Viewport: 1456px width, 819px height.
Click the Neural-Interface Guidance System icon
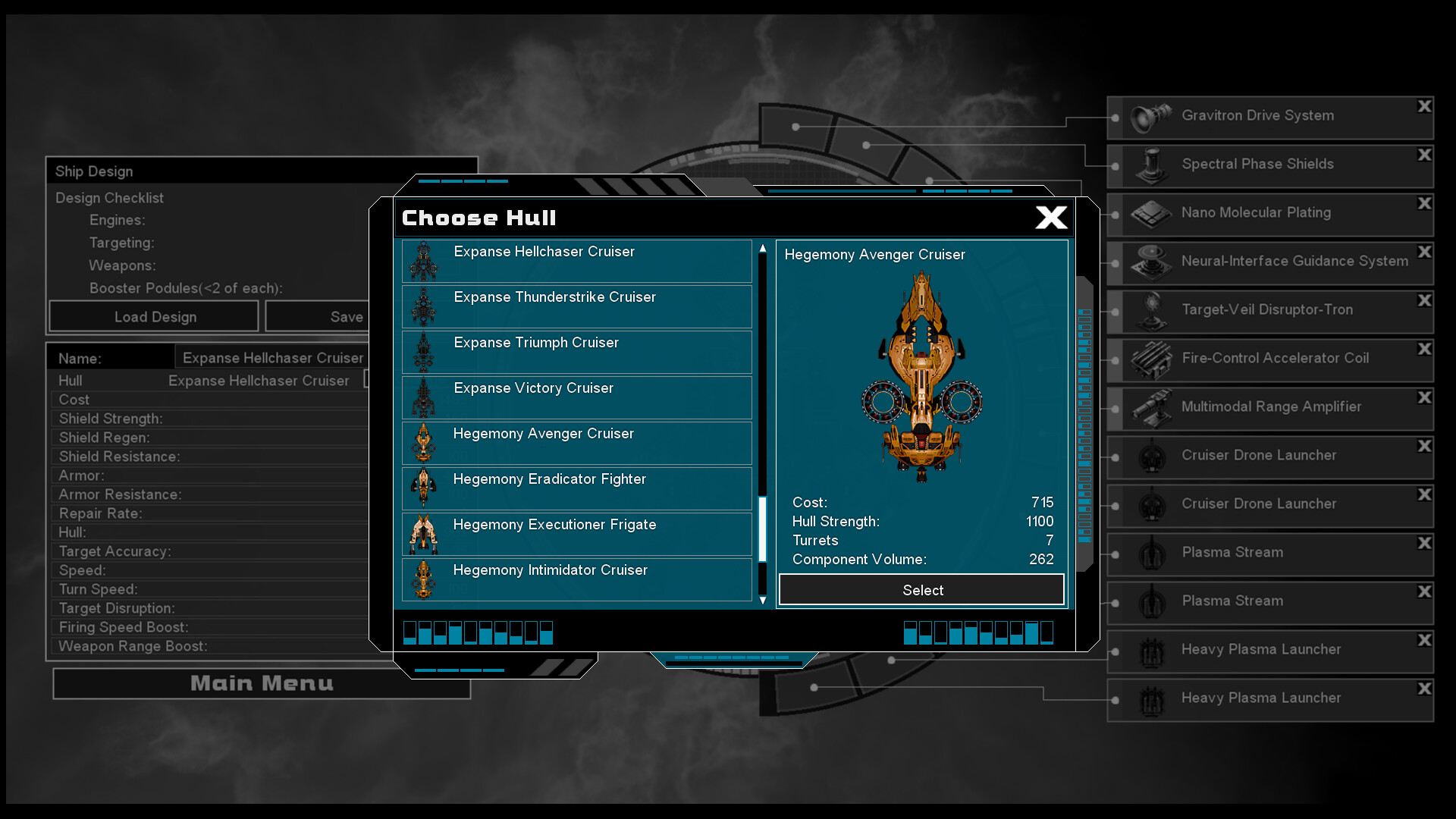(x=1150, y=262)
